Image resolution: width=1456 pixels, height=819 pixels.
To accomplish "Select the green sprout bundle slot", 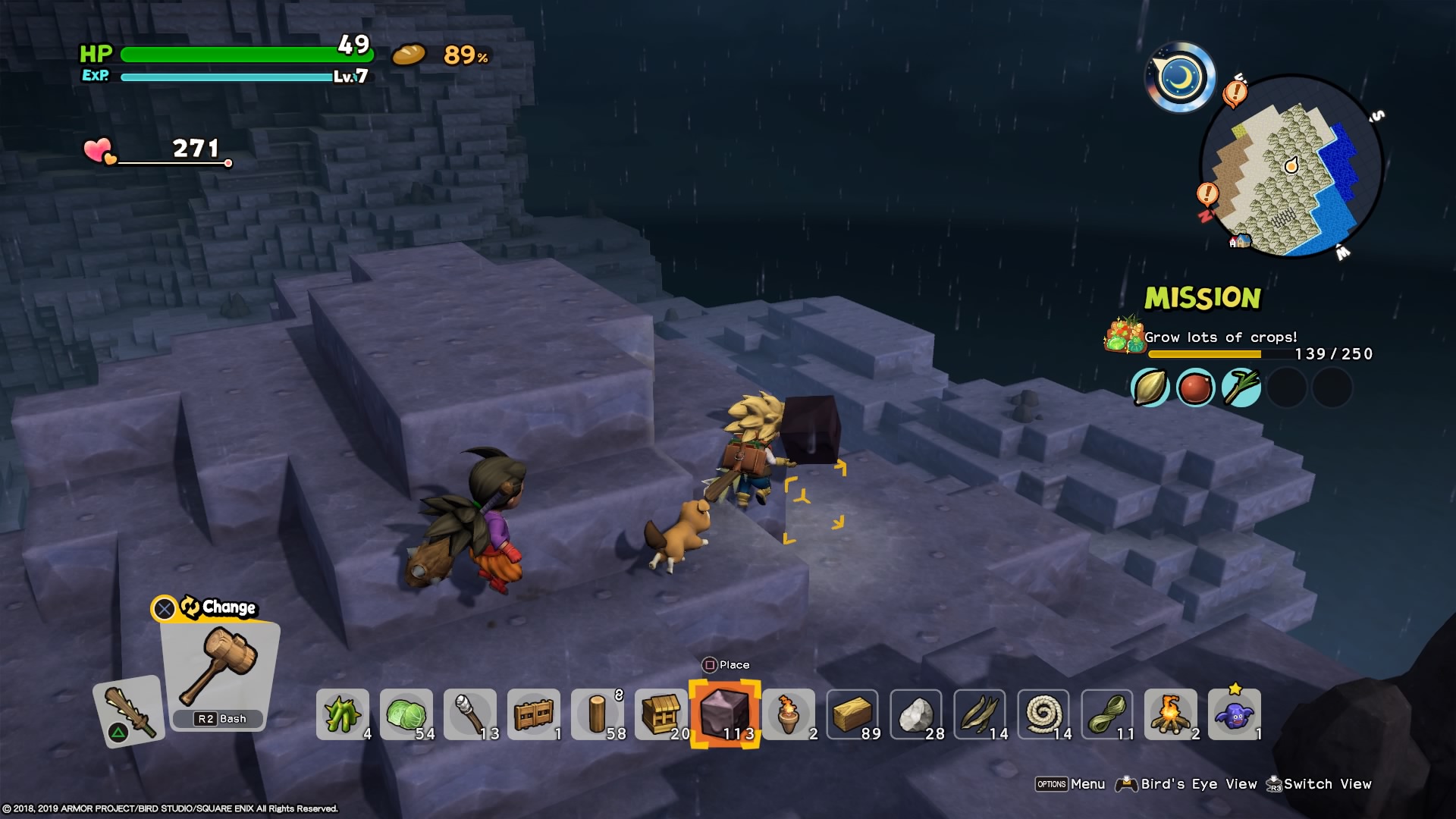I will point(343,714).
